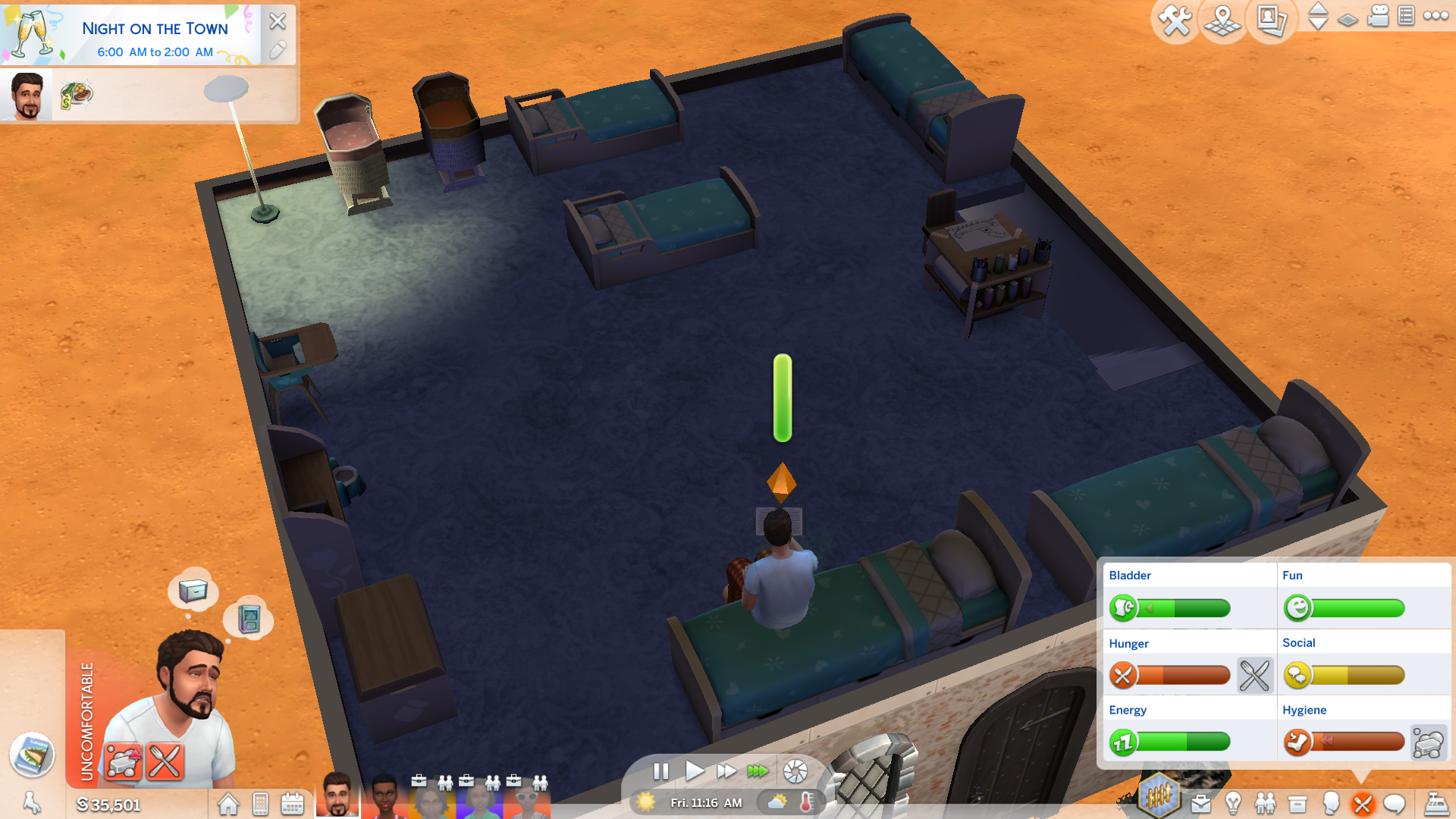
Task: Activate ultra speed triple arrows
Action: click(x=758, y=771)
